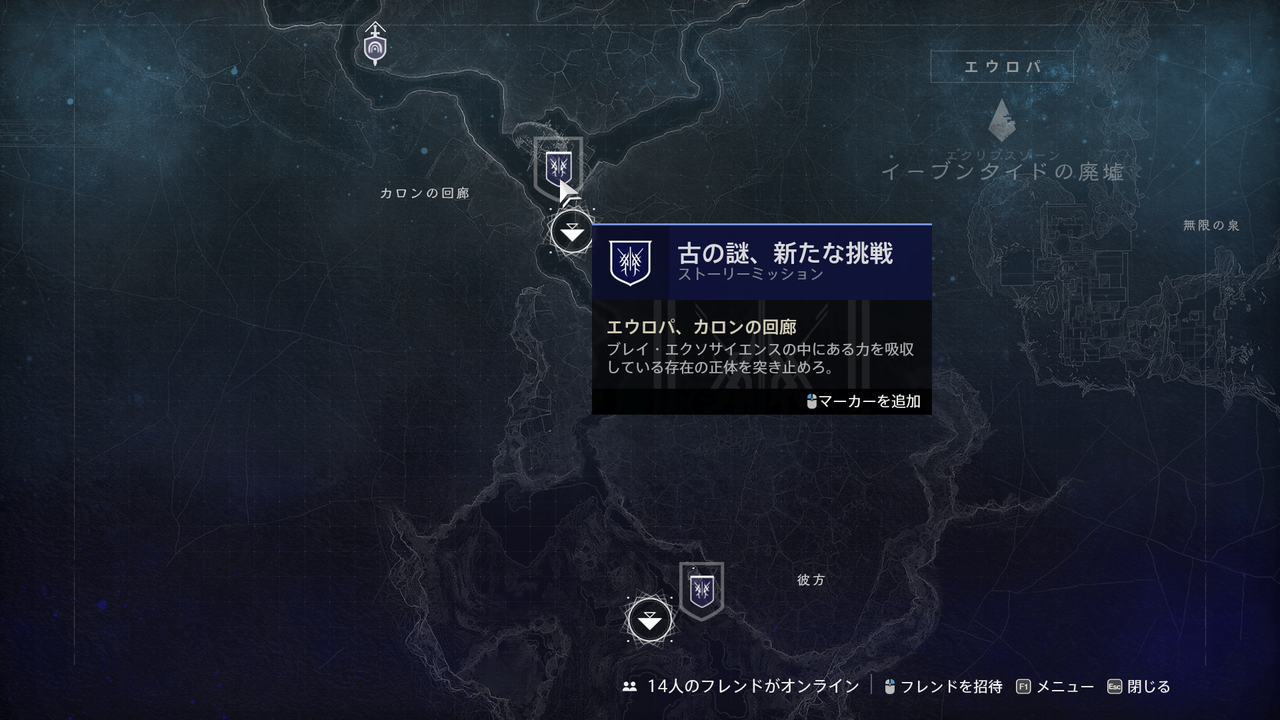1280x720 pixels.
Task: Select the エウロパ destination label box
Action: [x=1002, y=65]
